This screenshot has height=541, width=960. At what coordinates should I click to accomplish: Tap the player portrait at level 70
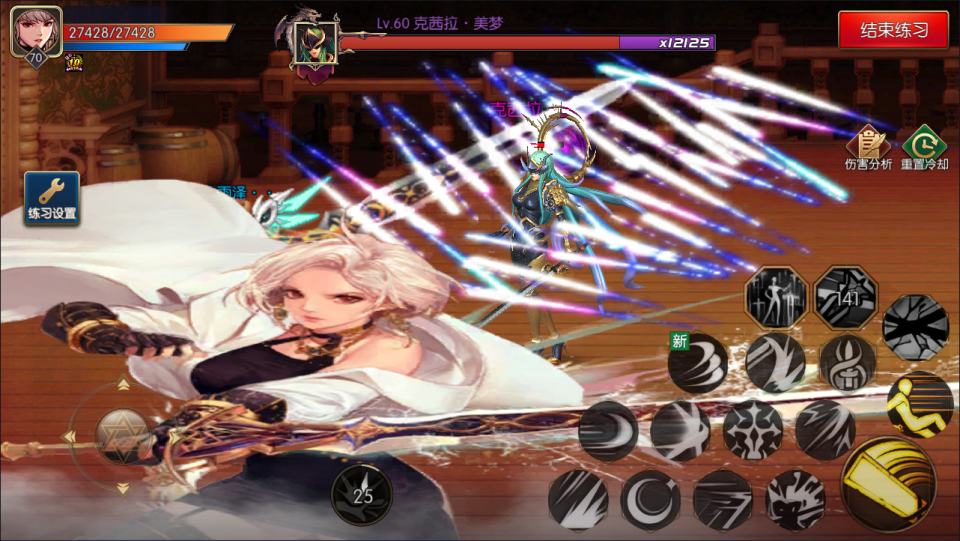click(36, 32)
